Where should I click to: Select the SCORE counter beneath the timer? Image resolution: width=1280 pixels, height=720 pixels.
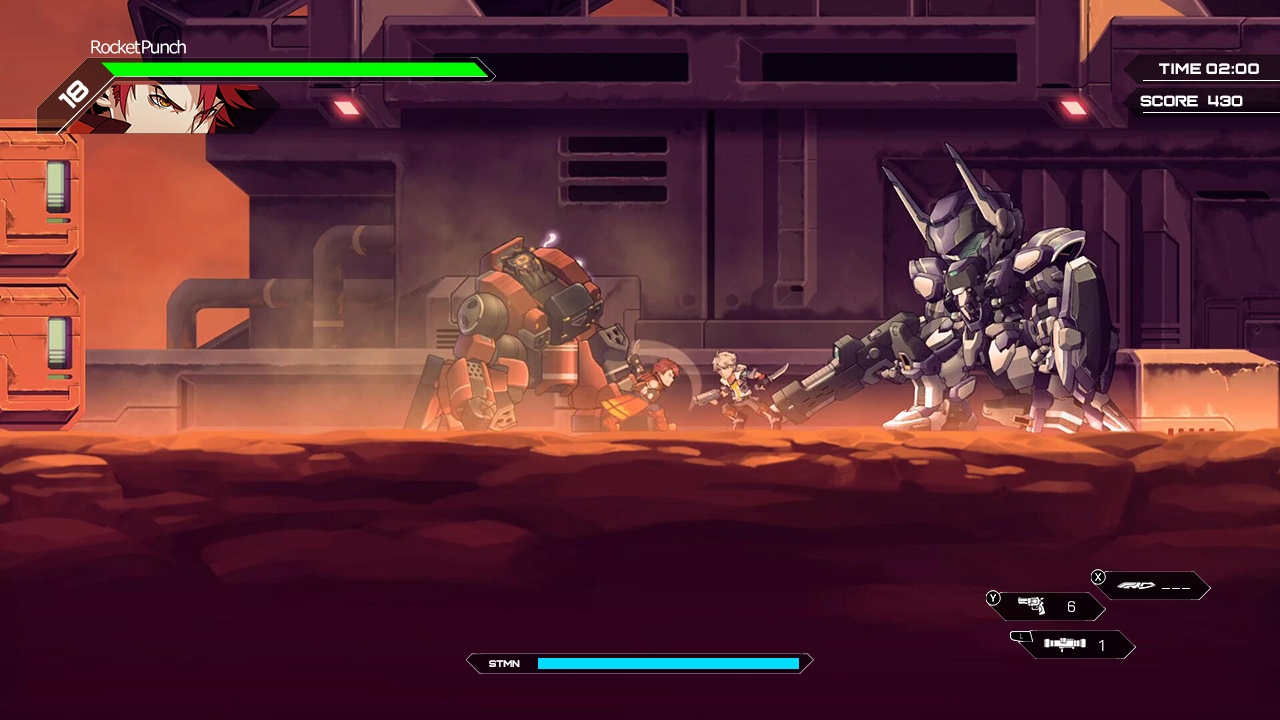pos(1190,101)
